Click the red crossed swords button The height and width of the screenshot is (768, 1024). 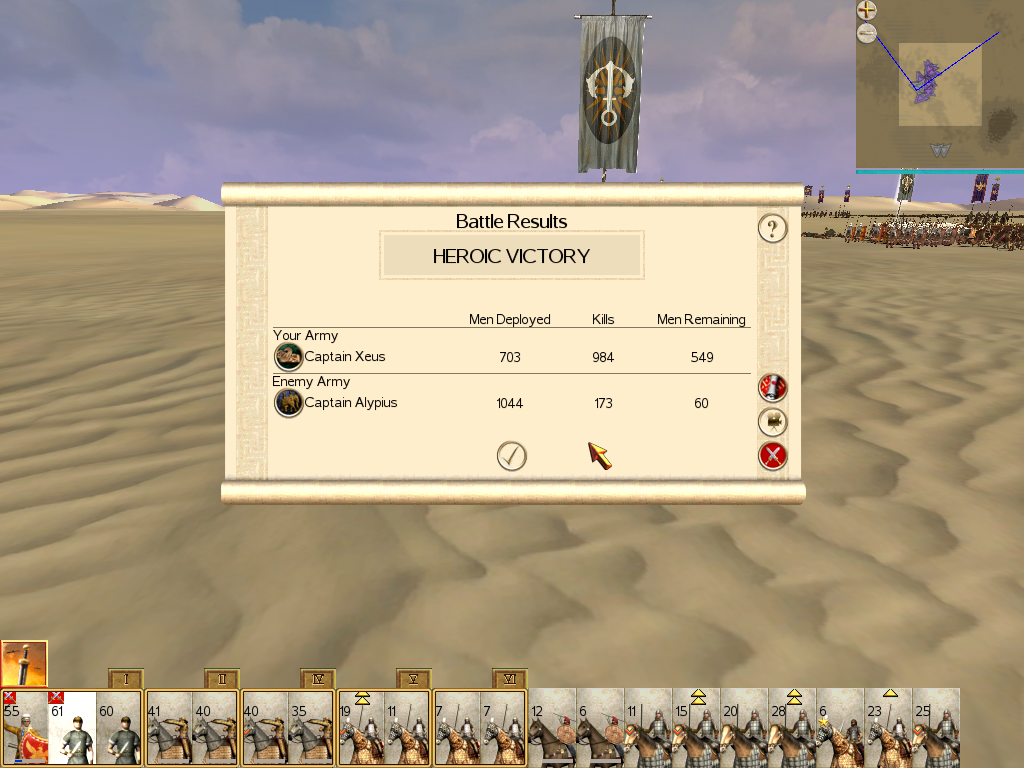click(x=772, y=457)
